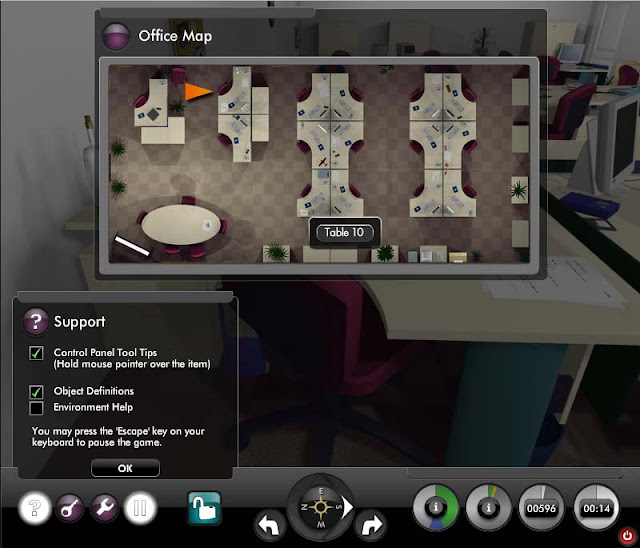The image size is (640, 548).
Task: Confirm the Support panel with OK
Action: tap(125, 467)
